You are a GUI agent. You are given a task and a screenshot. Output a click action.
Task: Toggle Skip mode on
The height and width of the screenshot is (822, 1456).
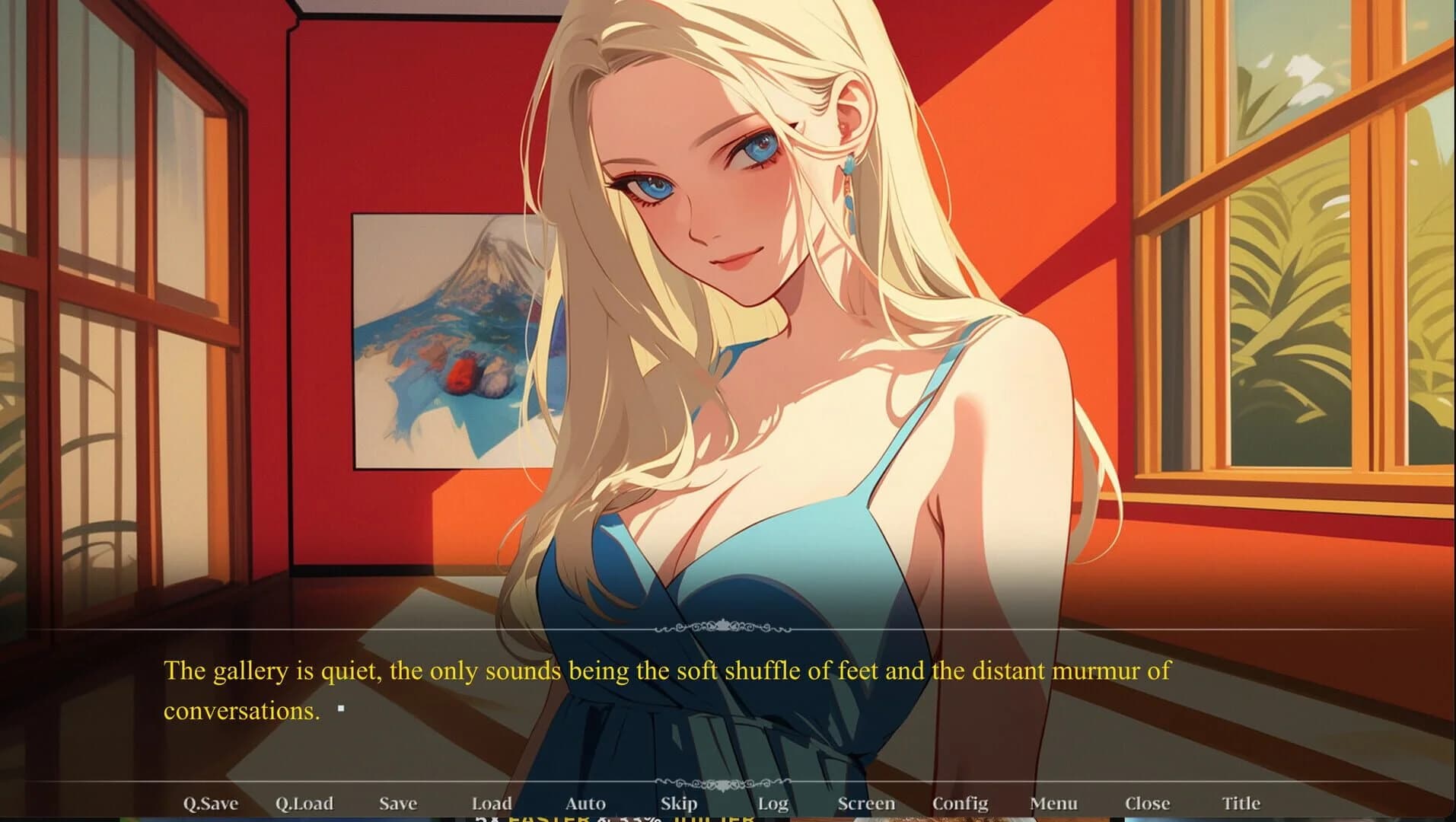coord(680,803)
